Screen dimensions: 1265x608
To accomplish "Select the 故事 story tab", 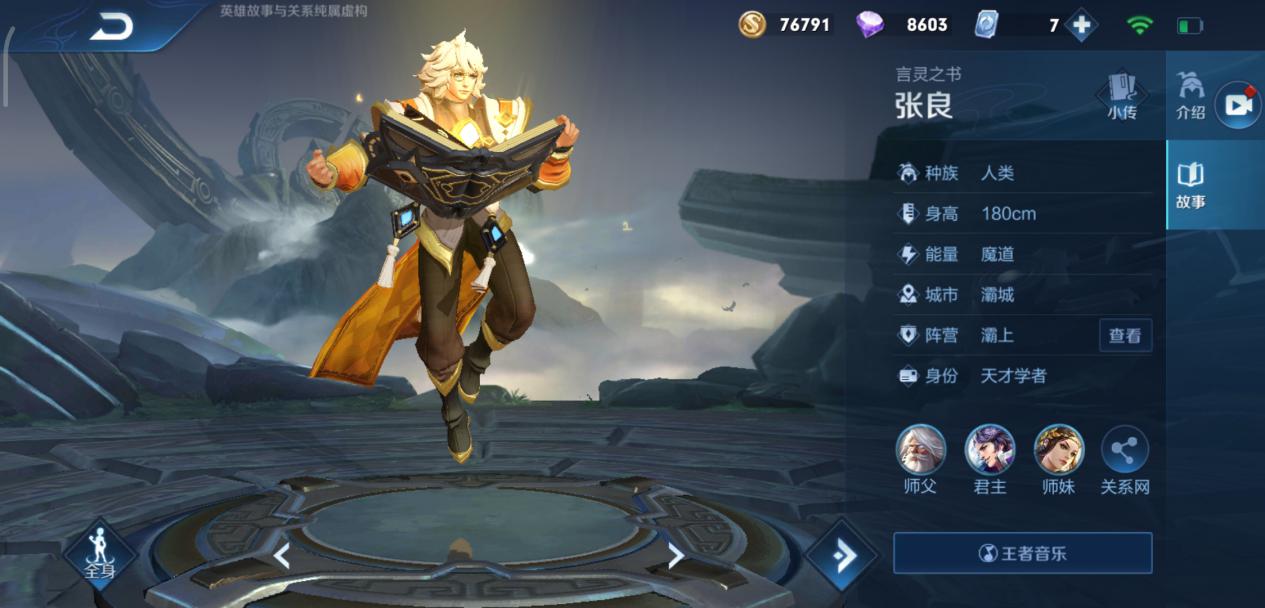I will pyautogui.click(x=1190, y=185).
